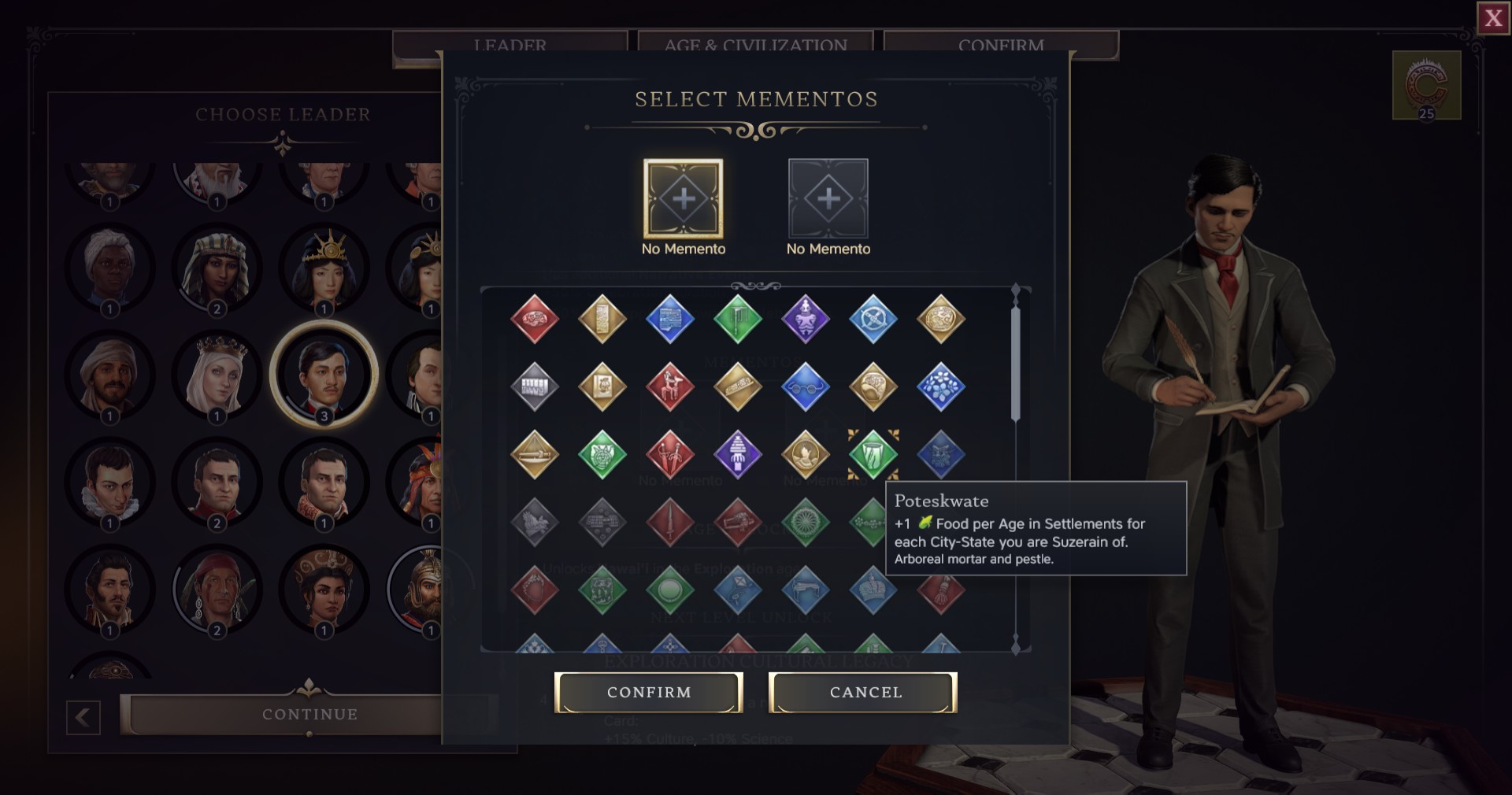Select the blue ship's wheel memento
The width and height of the screenshot is (1512, 795).
click(x=873, y=319)
